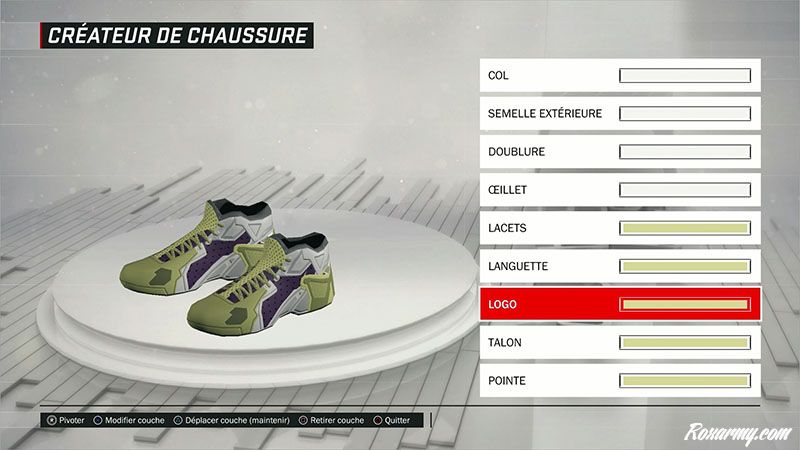Viewport: 800px width, 450px height.
Task: Change the LACETS olive color swatch
Action: click(685, 228)
